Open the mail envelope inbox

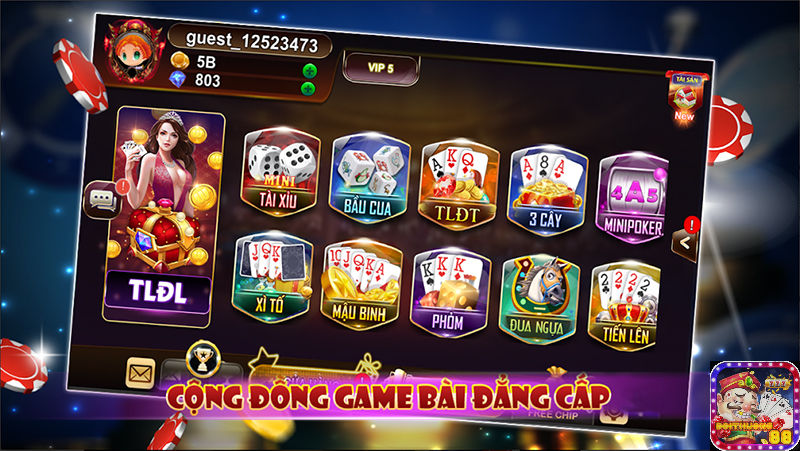(139, 372)
